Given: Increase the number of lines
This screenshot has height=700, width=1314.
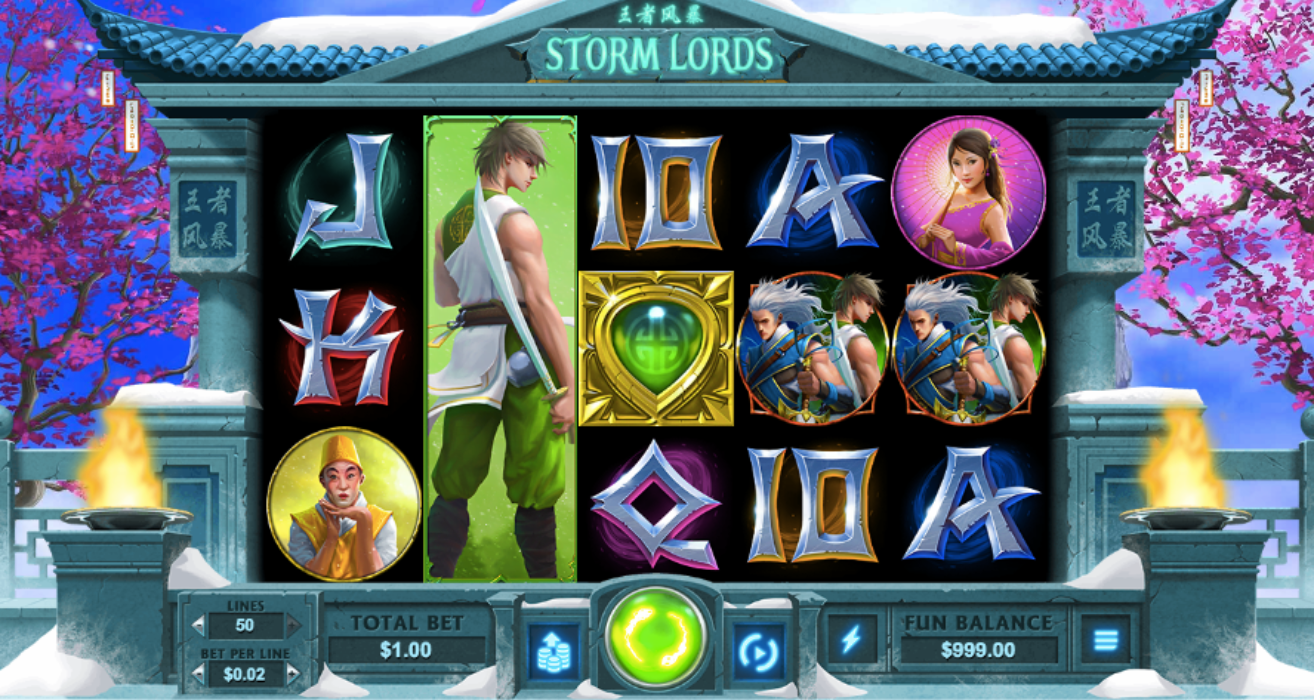Looking at the screenshot, I should tap(293, 626).
